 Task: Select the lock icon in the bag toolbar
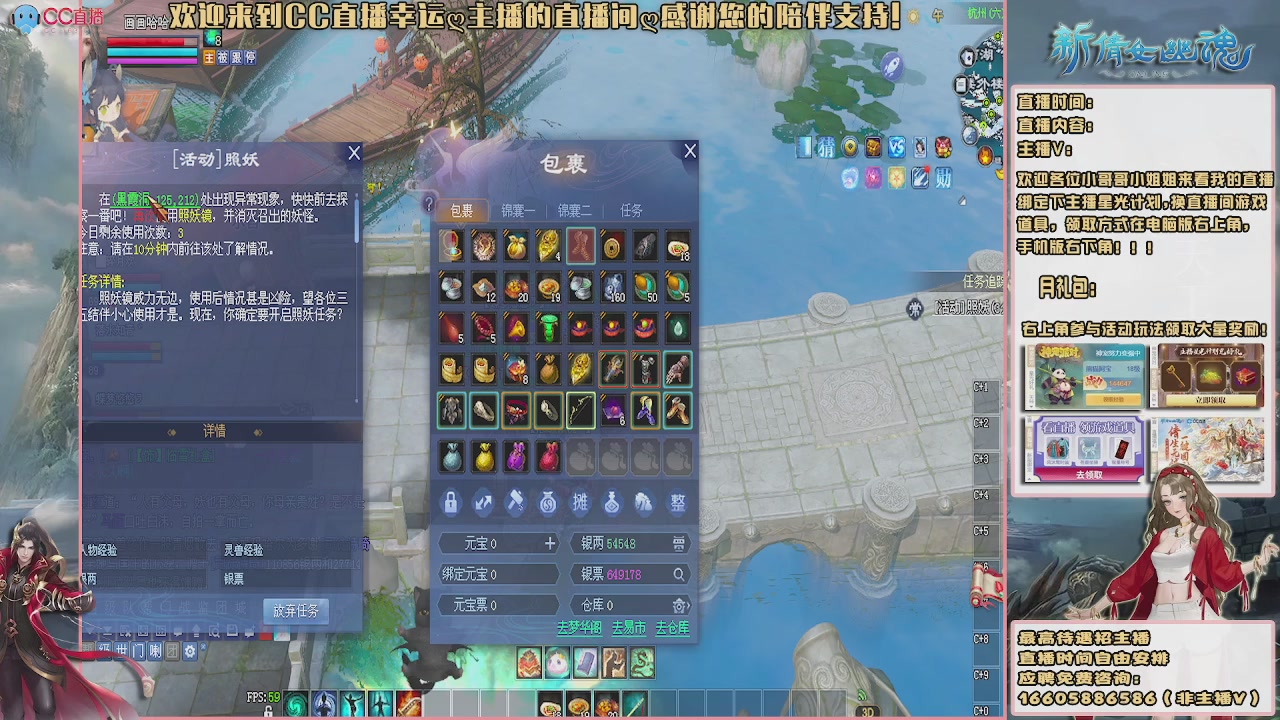[x=450, y=503]
